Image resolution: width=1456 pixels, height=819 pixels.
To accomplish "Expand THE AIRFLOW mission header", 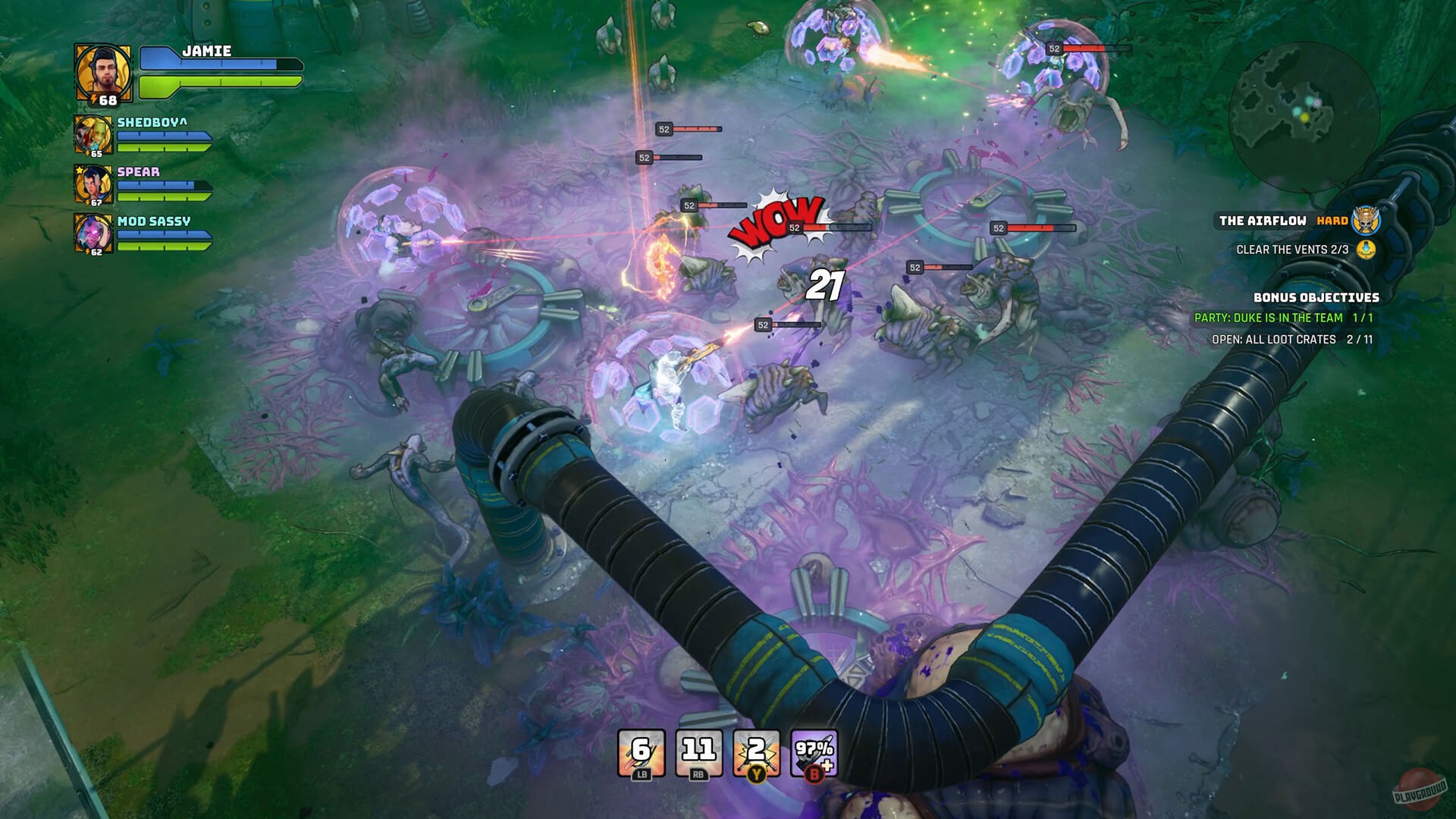I will (1263, 221).
